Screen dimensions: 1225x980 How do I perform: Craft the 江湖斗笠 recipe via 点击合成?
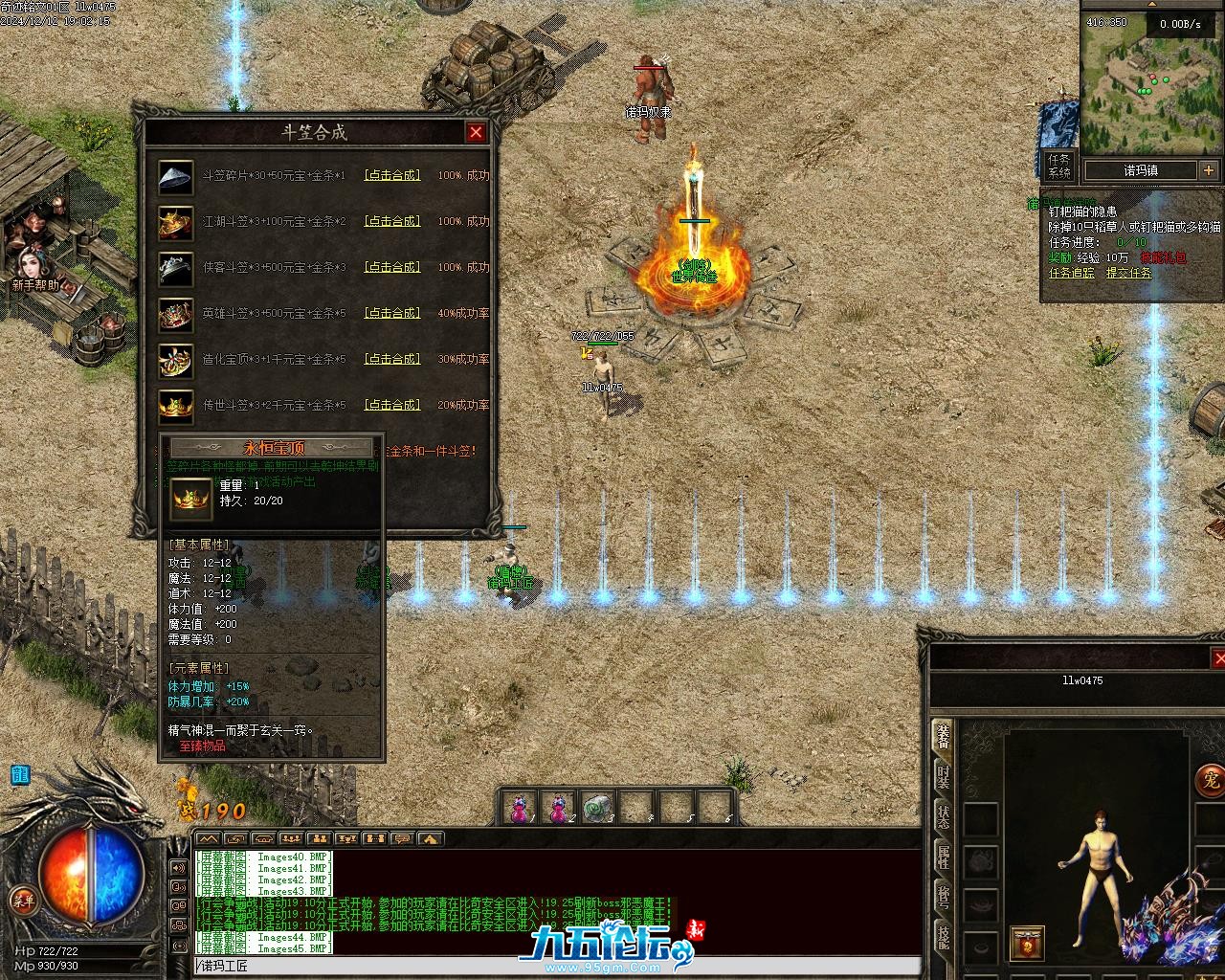392,221
